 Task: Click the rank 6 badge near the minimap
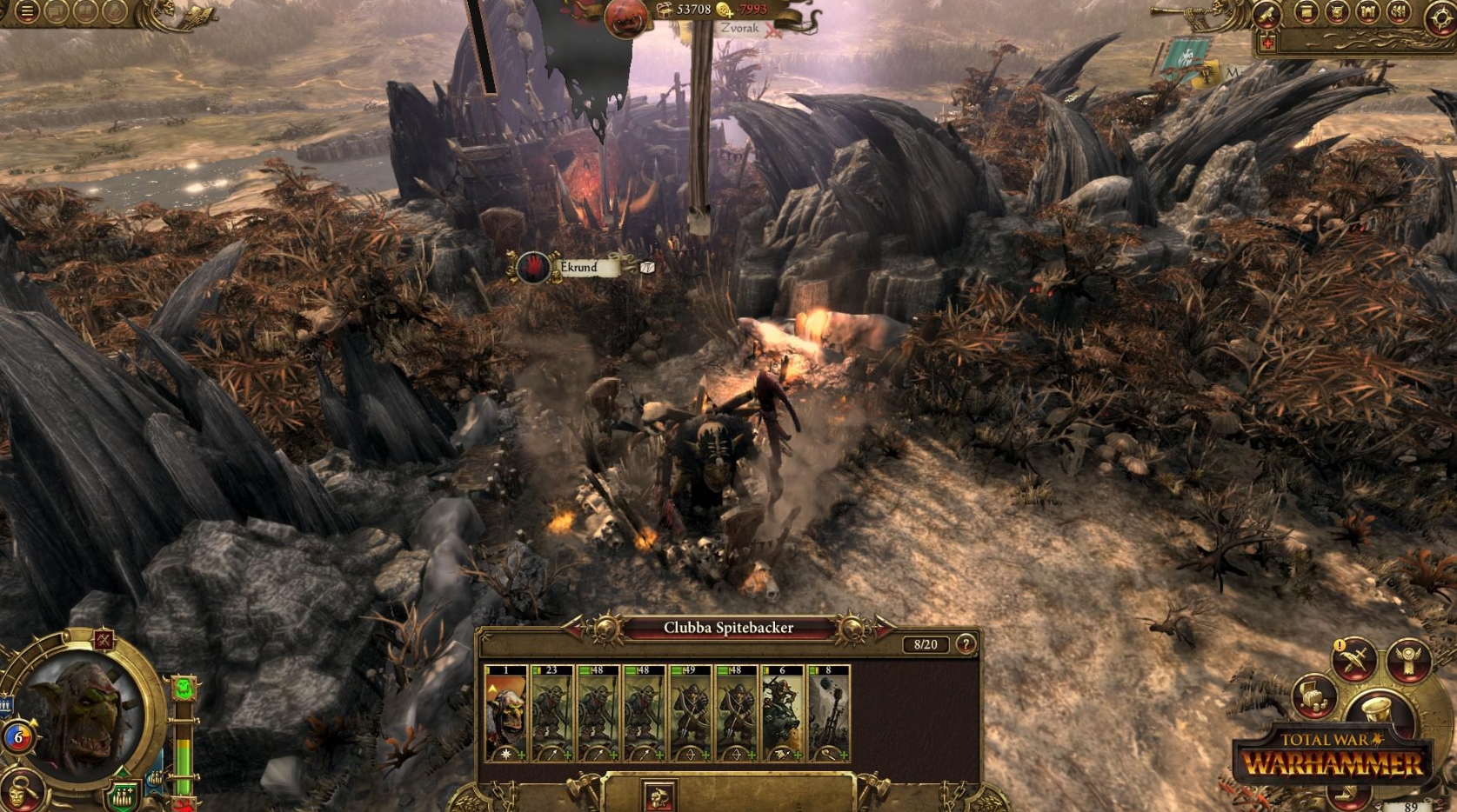[21, 735]
